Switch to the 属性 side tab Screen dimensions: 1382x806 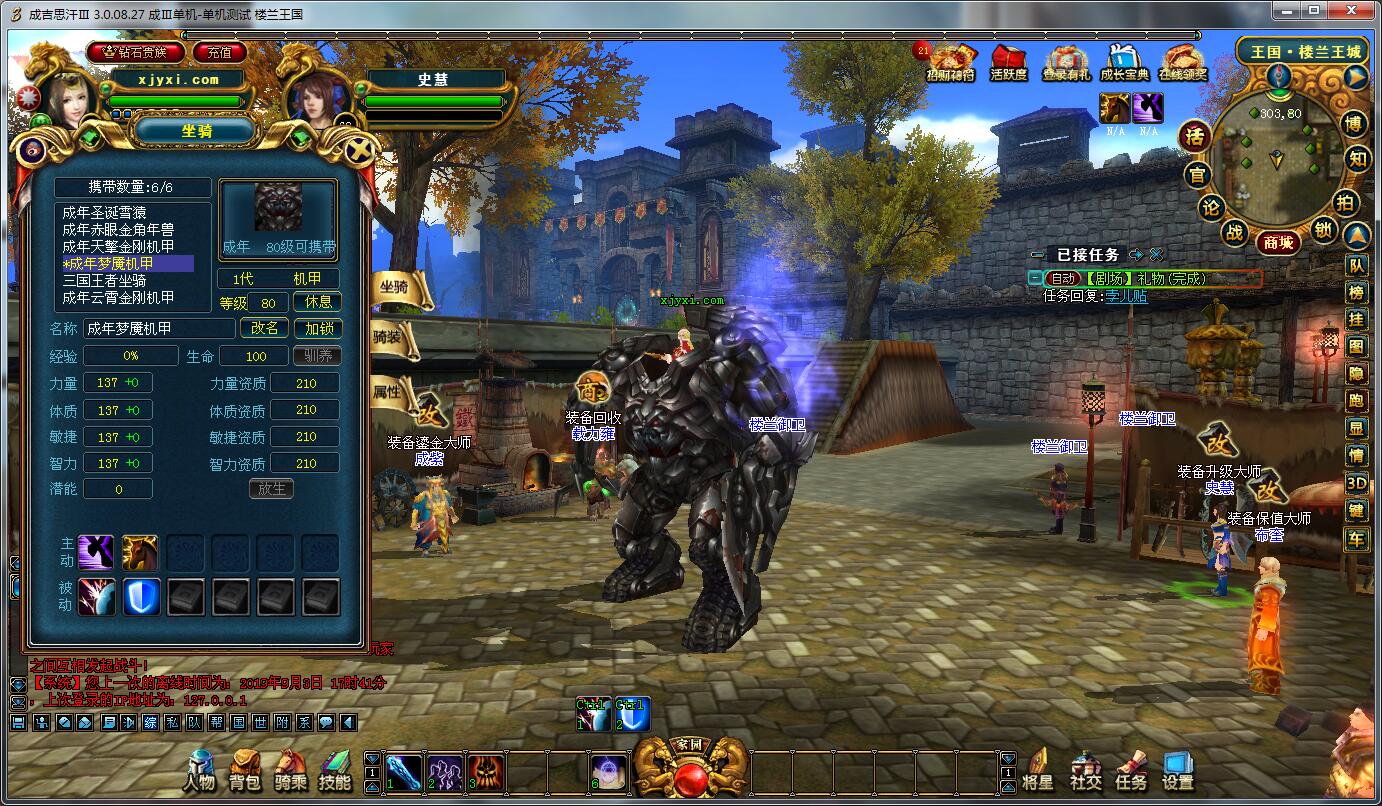pyautogui.click(x=396, y=392)
